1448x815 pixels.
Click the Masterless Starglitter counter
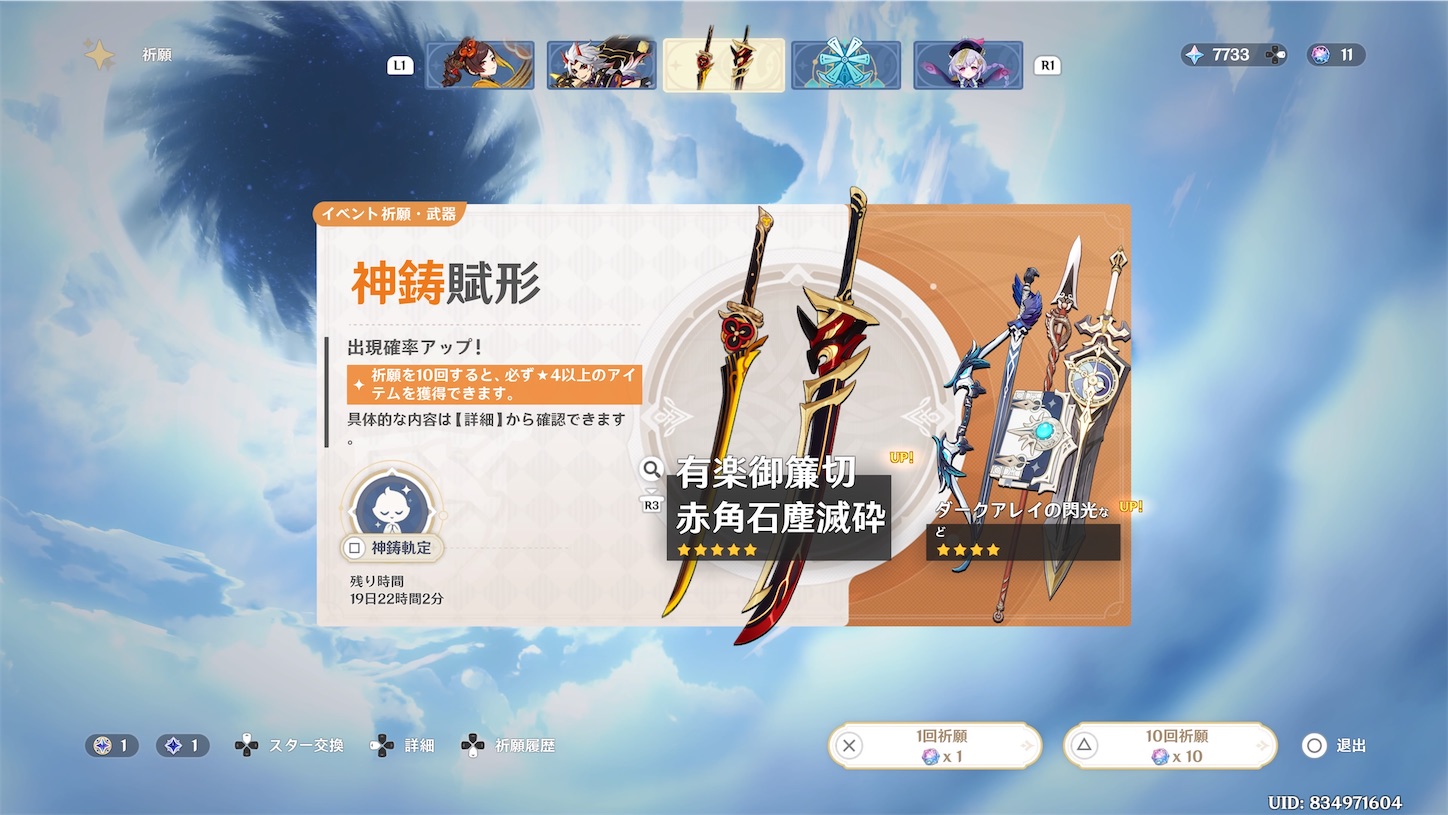[x=111, y=745]
